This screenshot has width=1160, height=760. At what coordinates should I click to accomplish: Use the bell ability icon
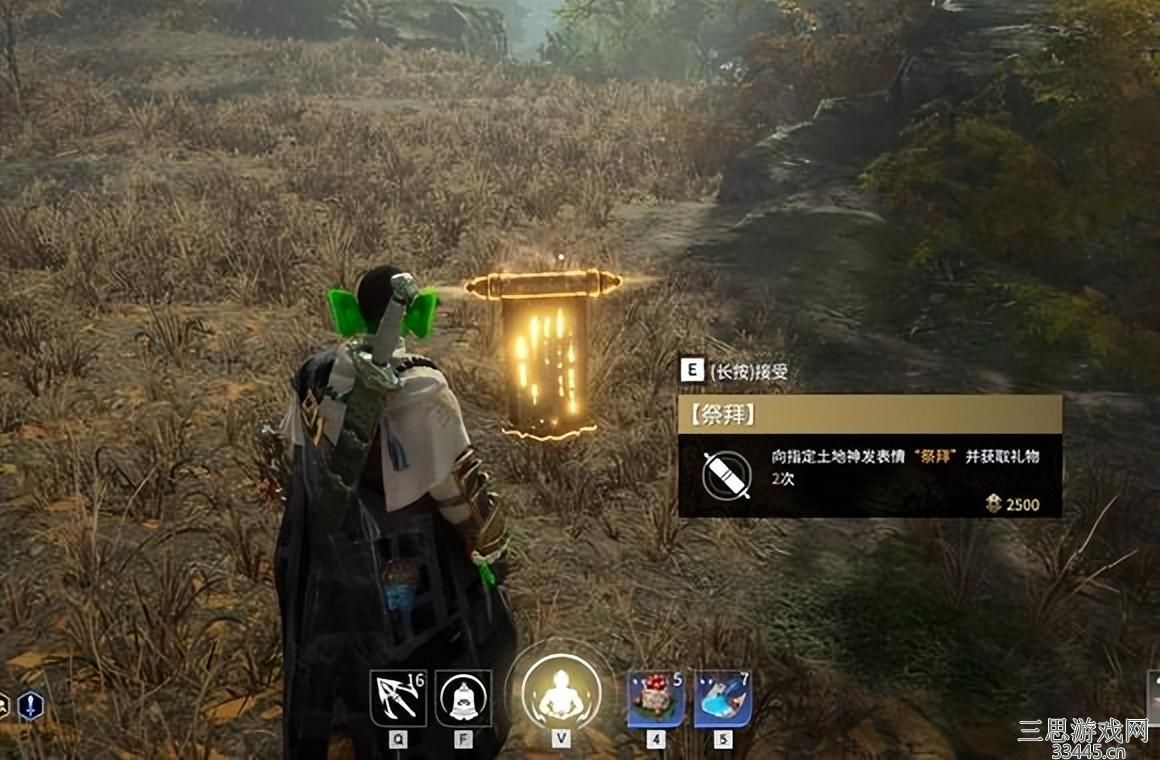point(463,698)
